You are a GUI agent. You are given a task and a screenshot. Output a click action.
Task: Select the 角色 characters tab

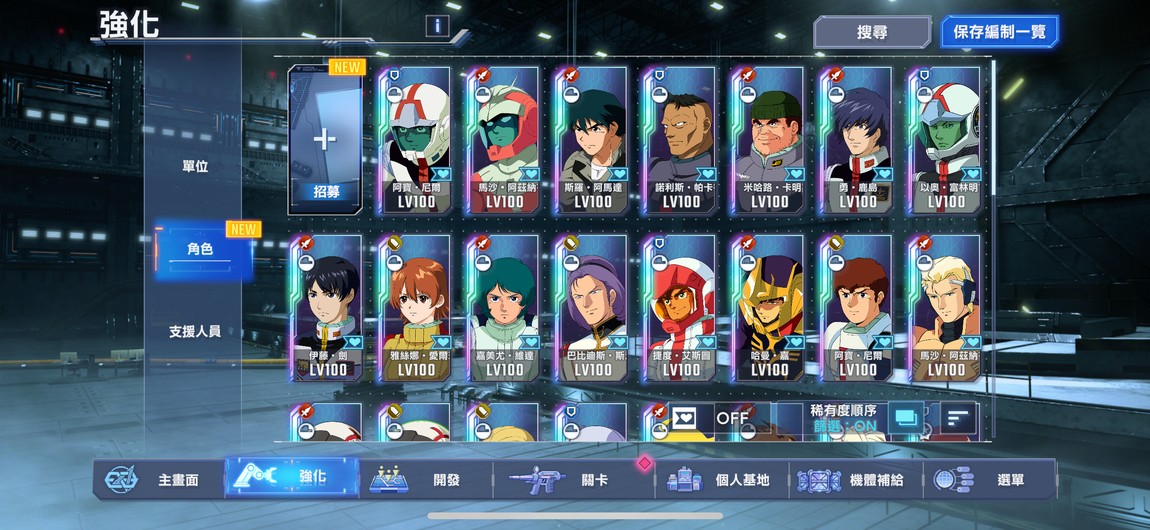tap(200, 249)
